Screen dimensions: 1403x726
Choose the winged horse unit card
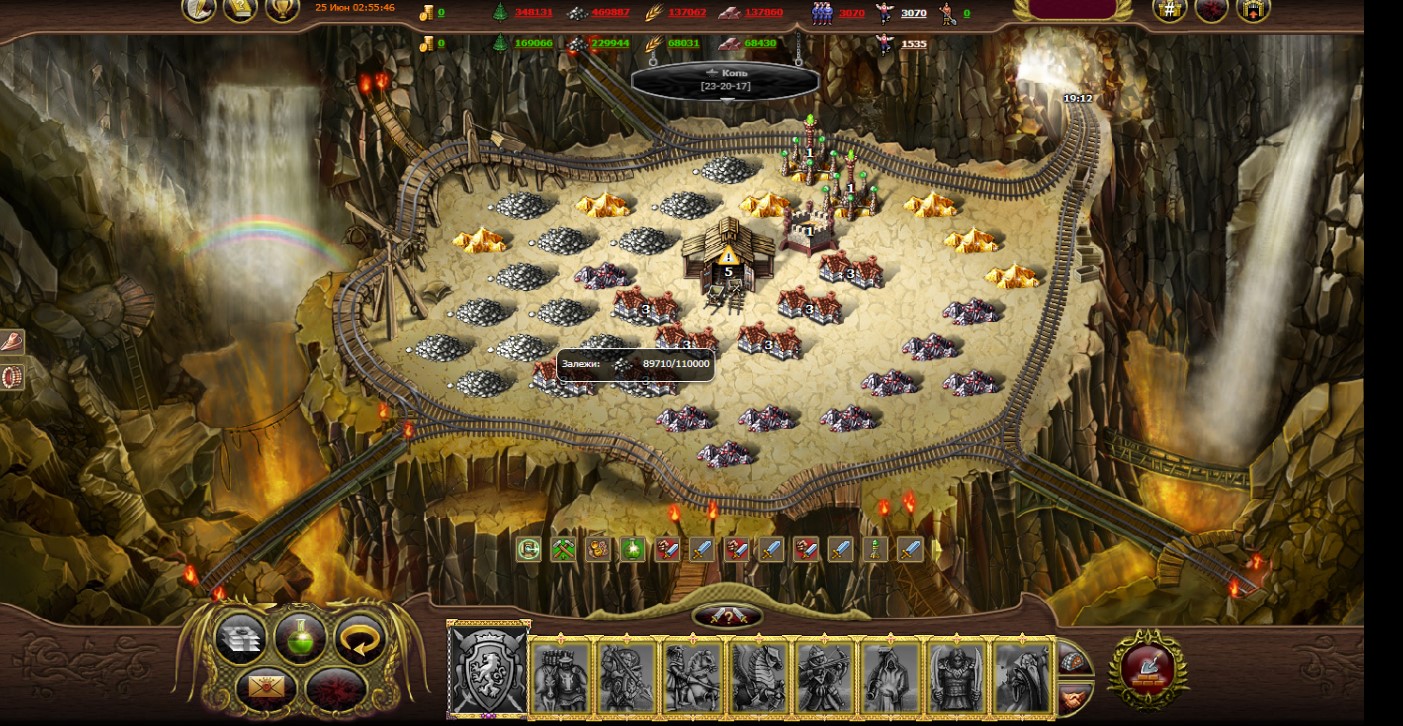tap(758, 677)
